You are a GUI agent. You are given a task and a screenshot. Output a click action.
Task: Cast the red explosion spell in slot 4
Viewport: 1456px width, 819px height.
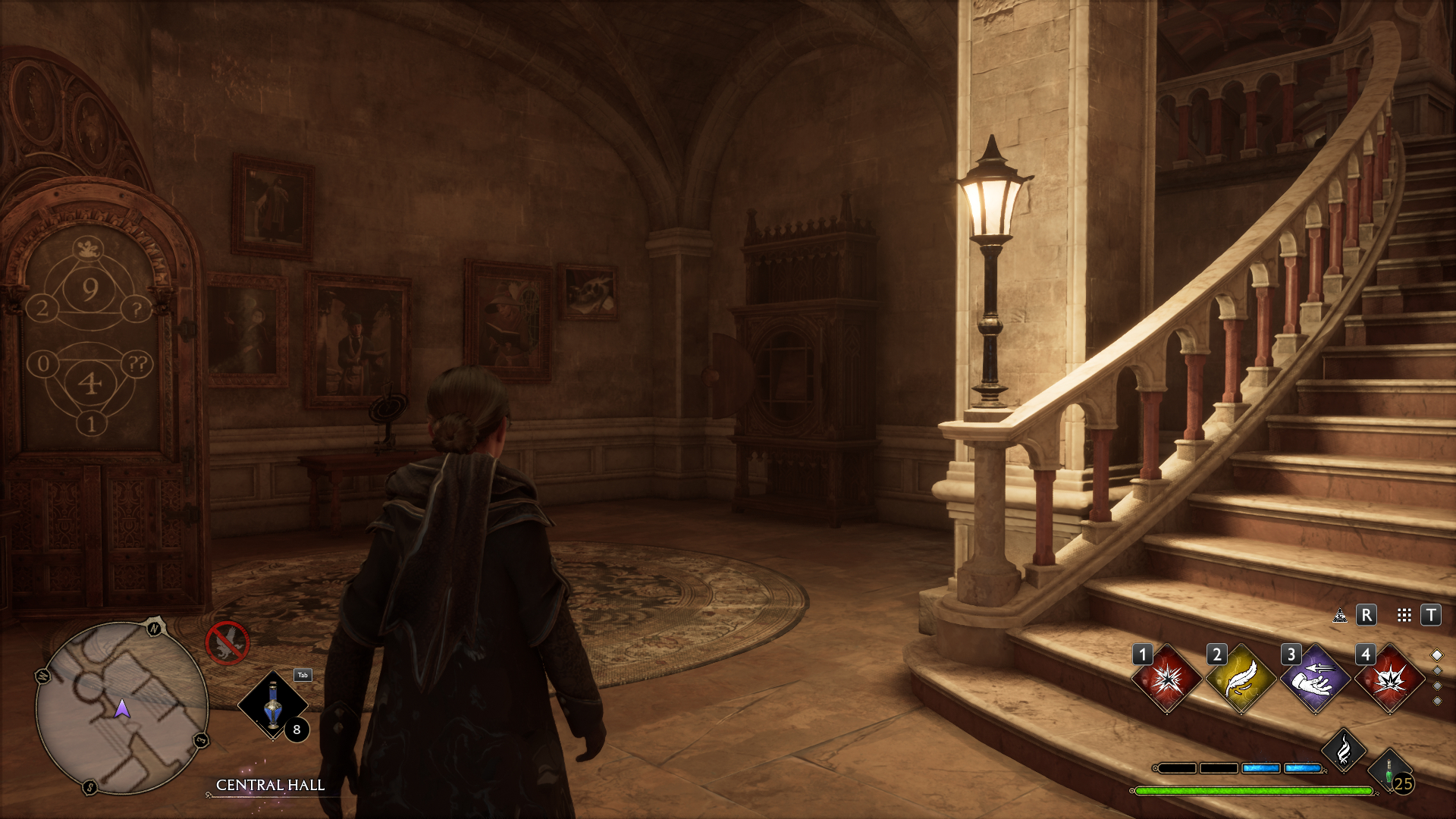[1389, 679]
